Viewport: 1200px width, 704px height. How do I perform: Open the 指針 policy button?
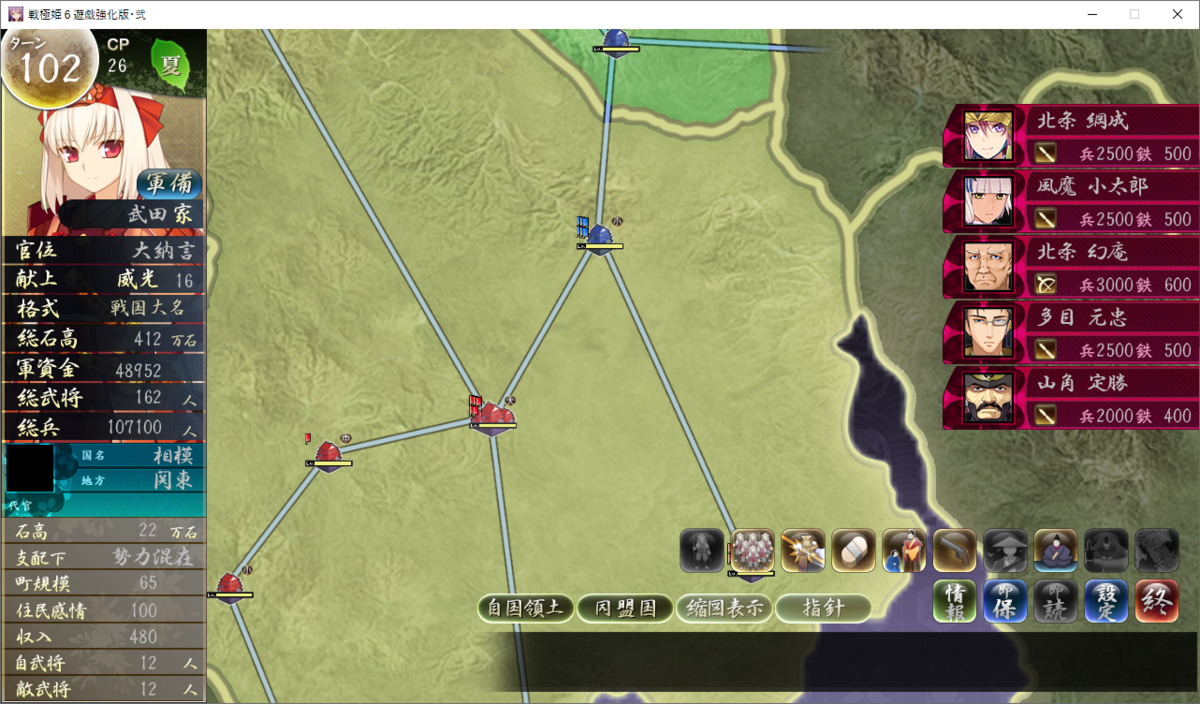click(823, 608)
